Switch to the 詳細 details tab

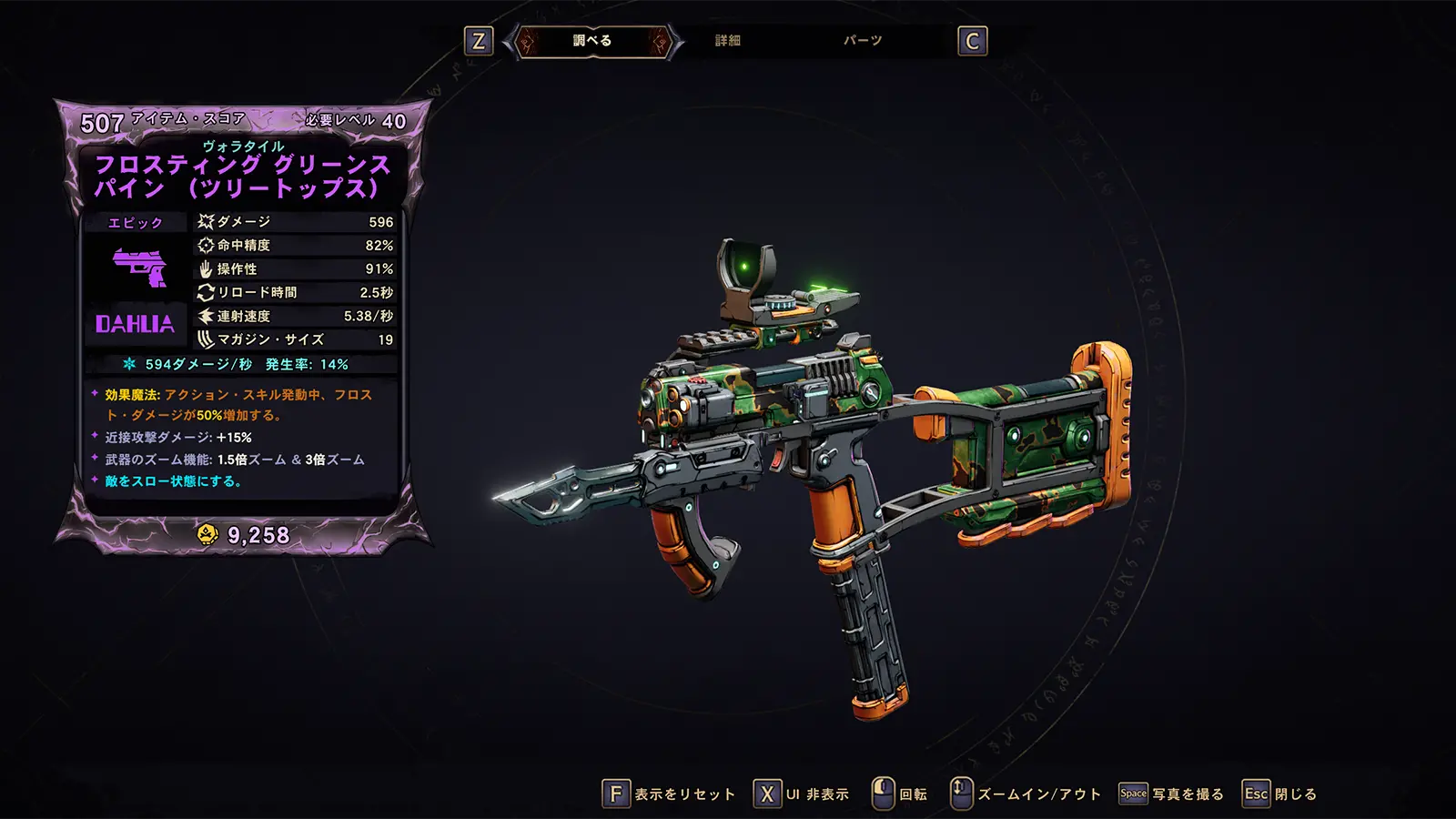pyautogui.click(x=727, y=41)
